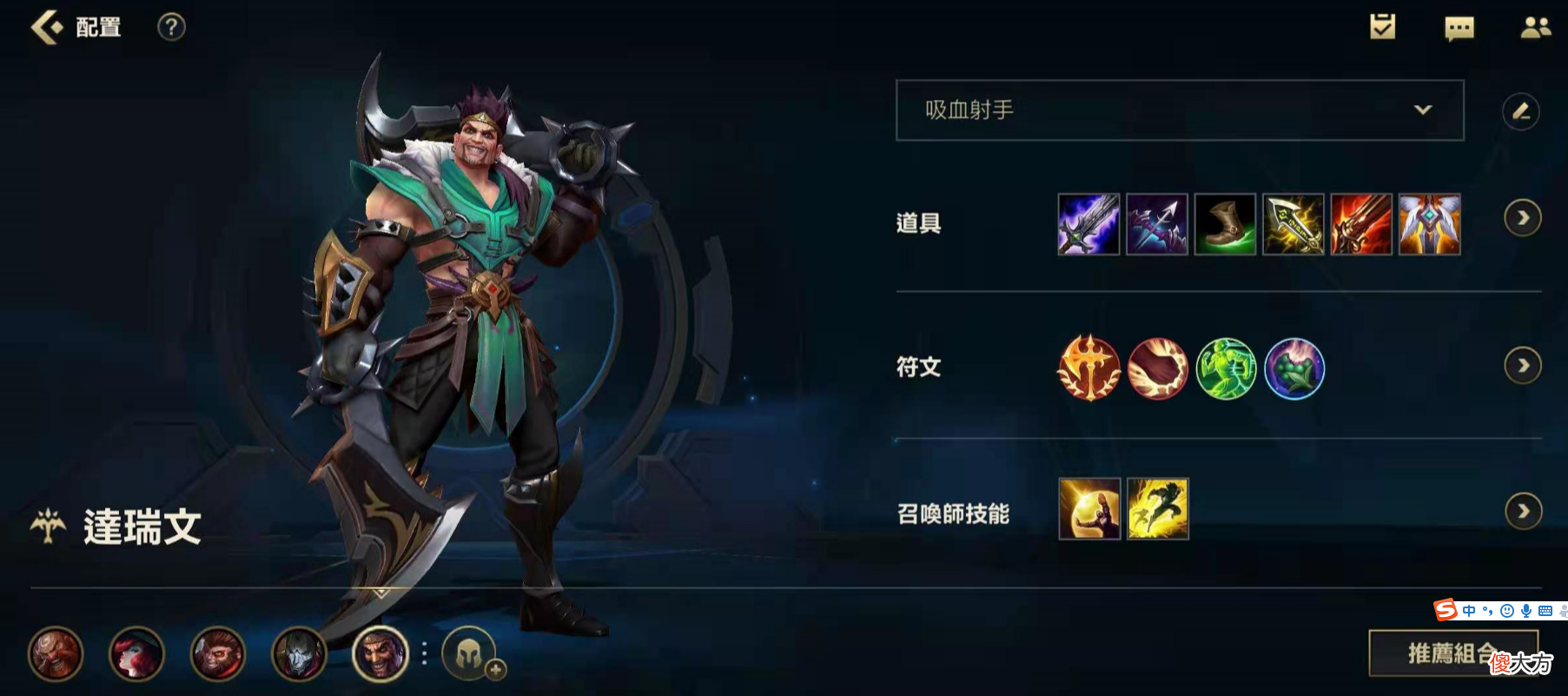Click the back arrow beside 配置
The image size is (1568, 696).
click(45, 27)
